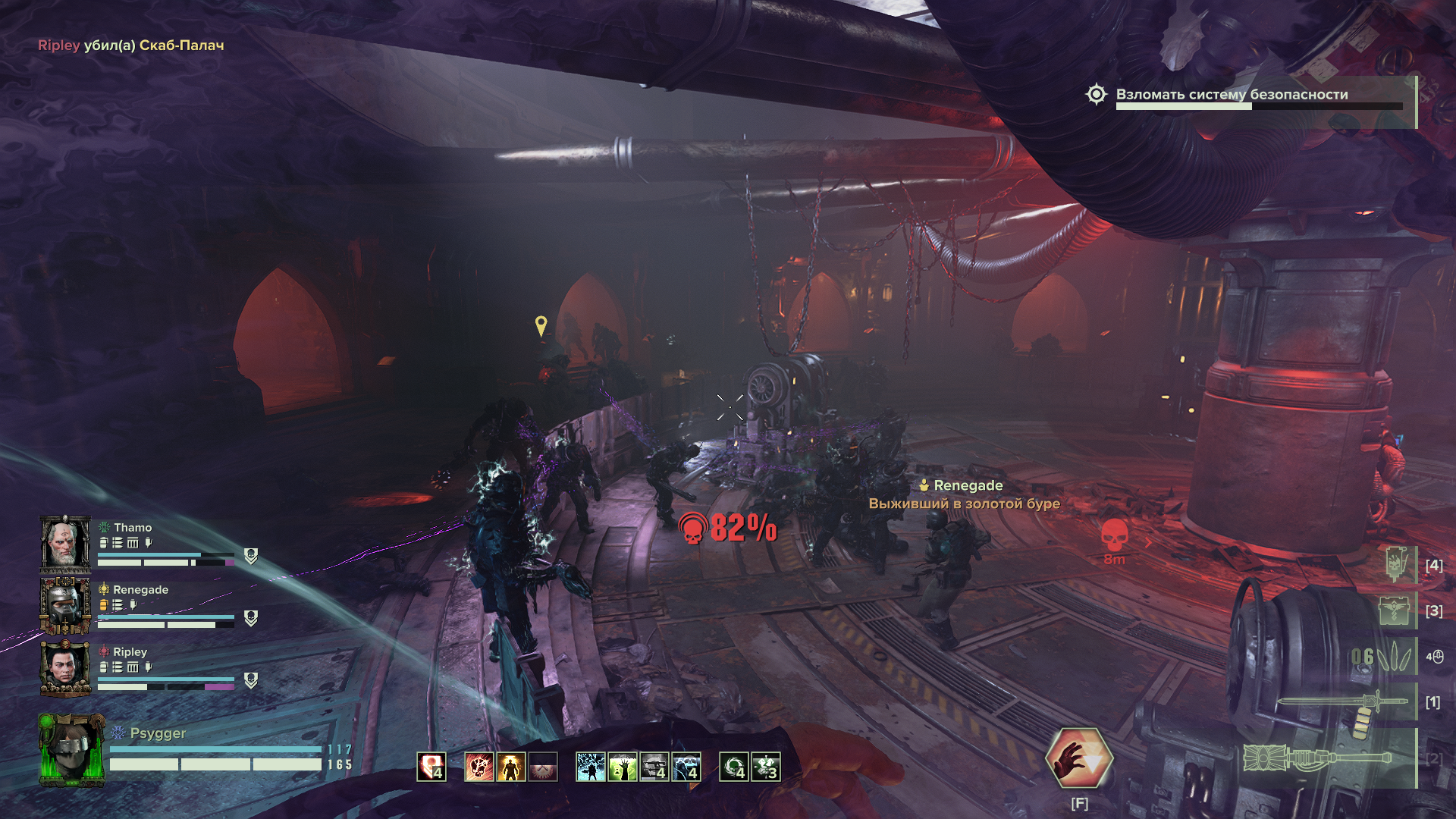Select the Assail shards blitz slot

[x=1382, y=656]
